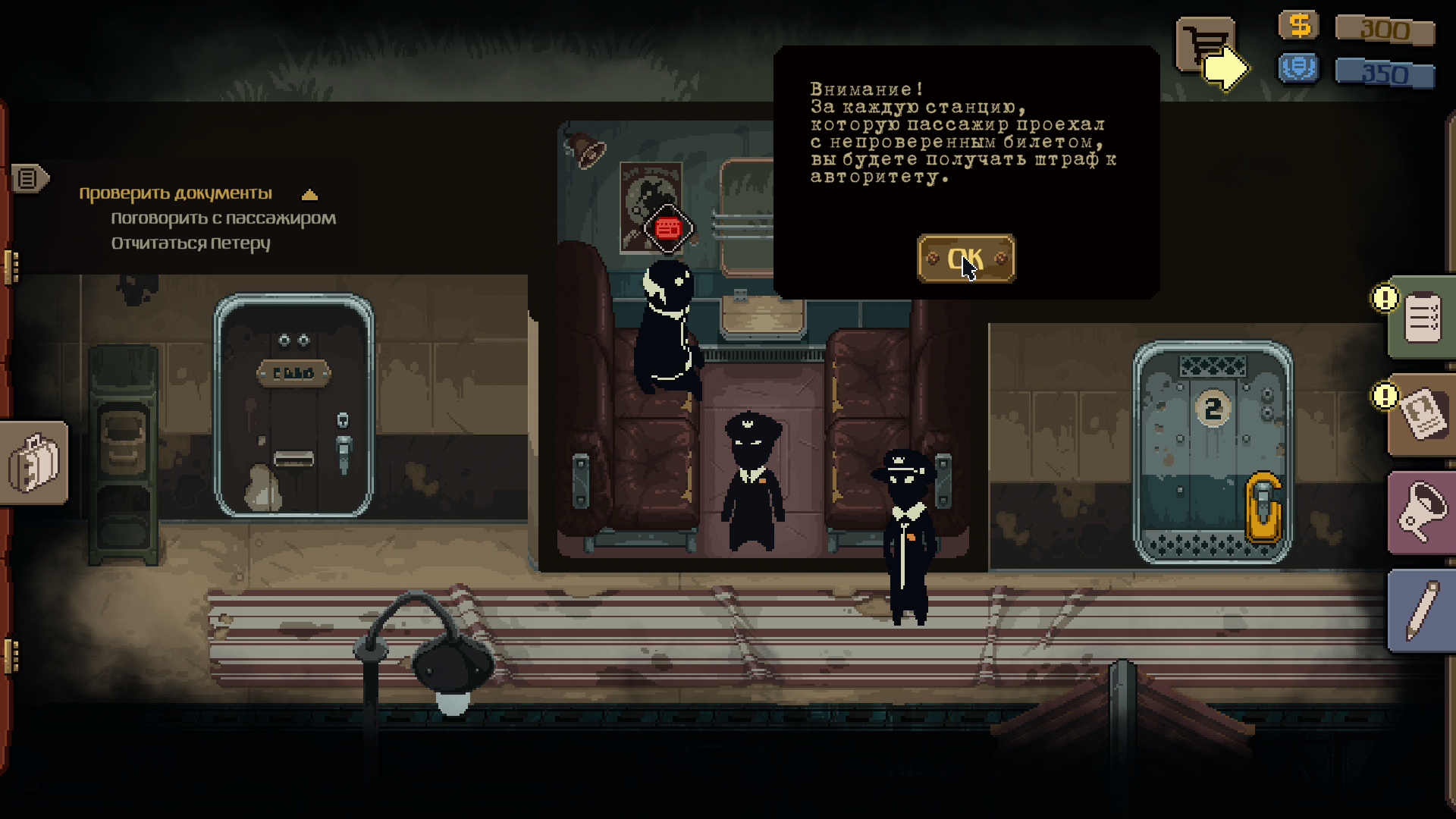Select the "Отчитаться Петеру" objective
The image size is (1456, 819).
click(x=190, y=243)
